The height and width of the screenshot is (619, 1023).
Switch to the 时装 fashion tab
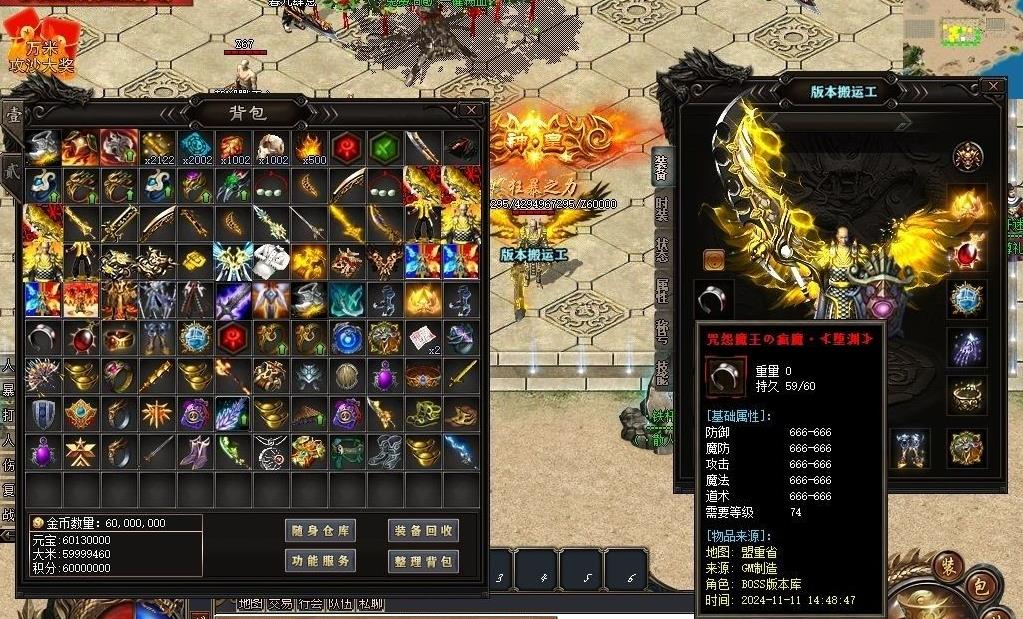tap(662, 208)
